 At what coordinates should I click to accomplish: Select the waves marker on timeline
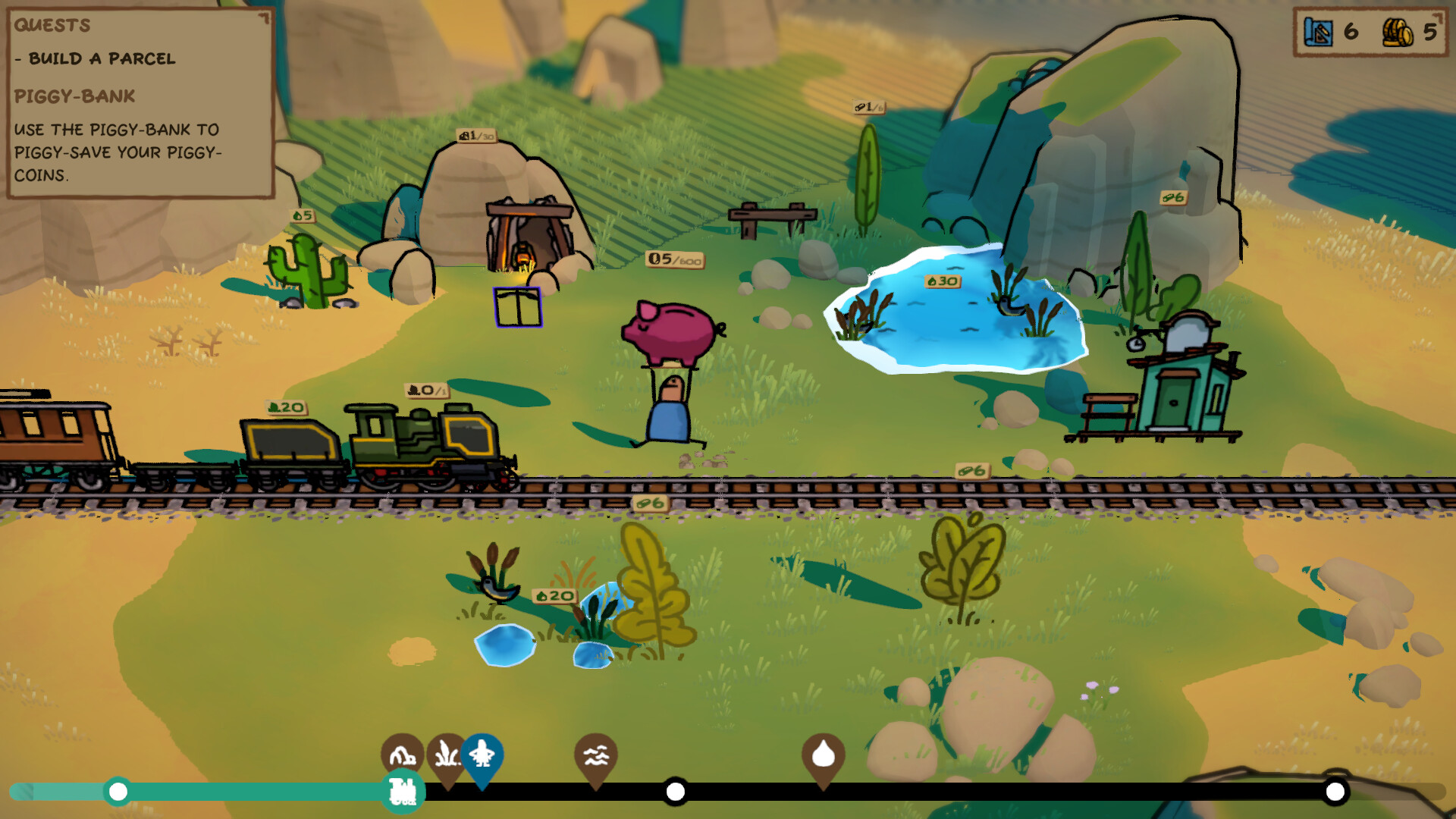coord(596,755)
